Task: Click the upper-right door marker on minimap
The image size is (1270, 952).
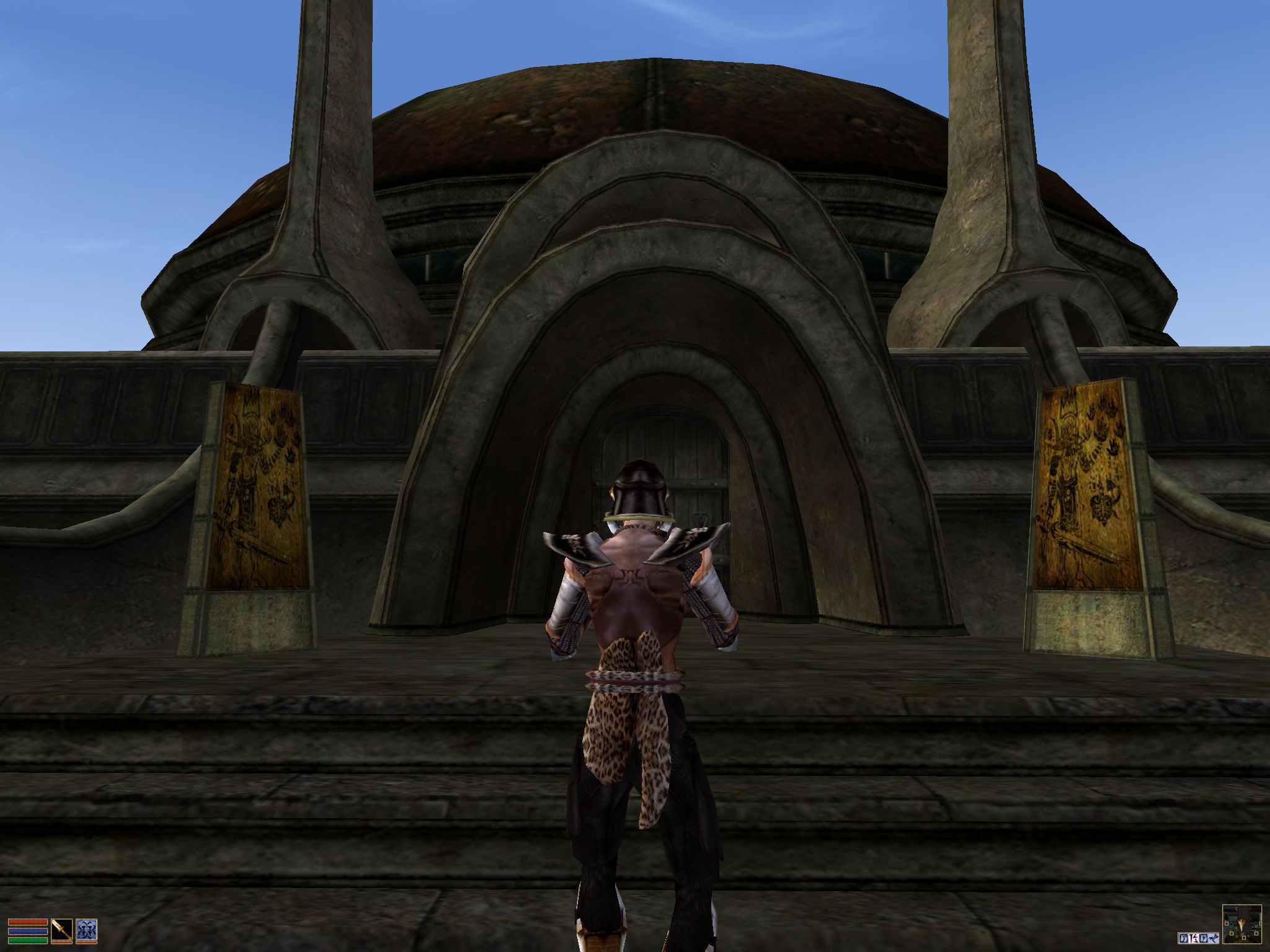Action: [x=1261, y=923]
